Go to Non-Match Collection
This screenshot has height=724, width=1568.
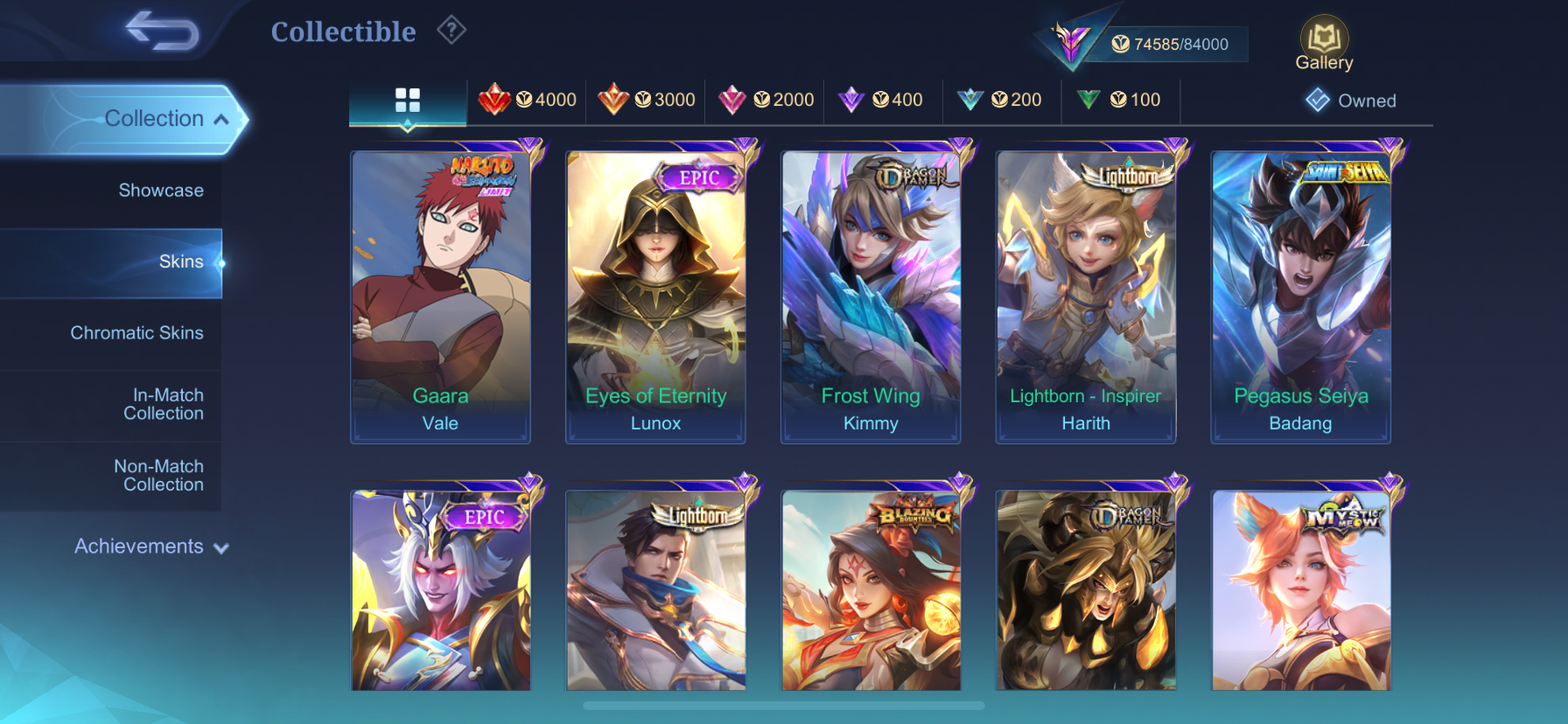[159, 476]
